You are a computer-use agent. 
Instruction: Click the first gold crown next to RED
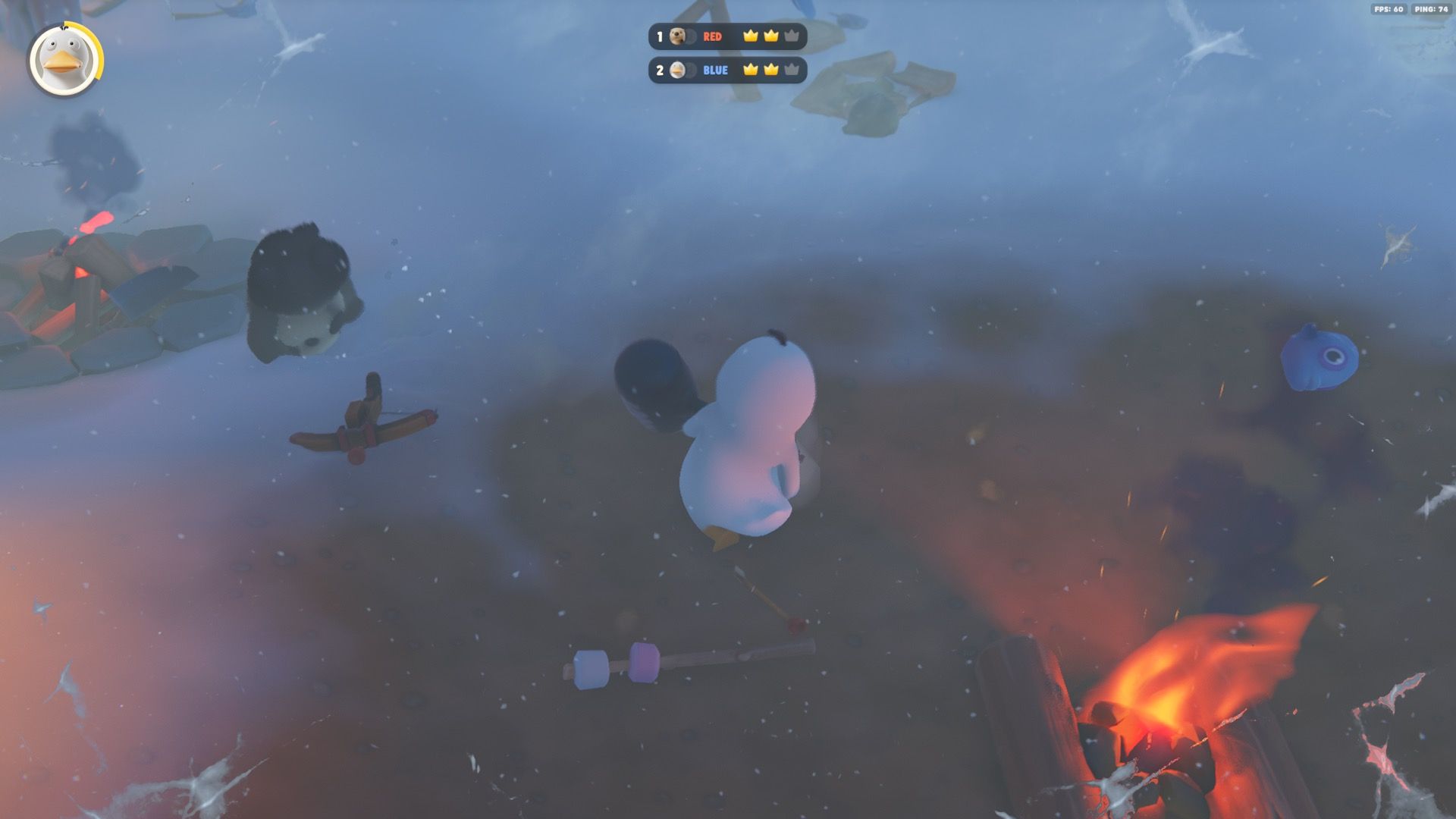(x=751, y=36)
